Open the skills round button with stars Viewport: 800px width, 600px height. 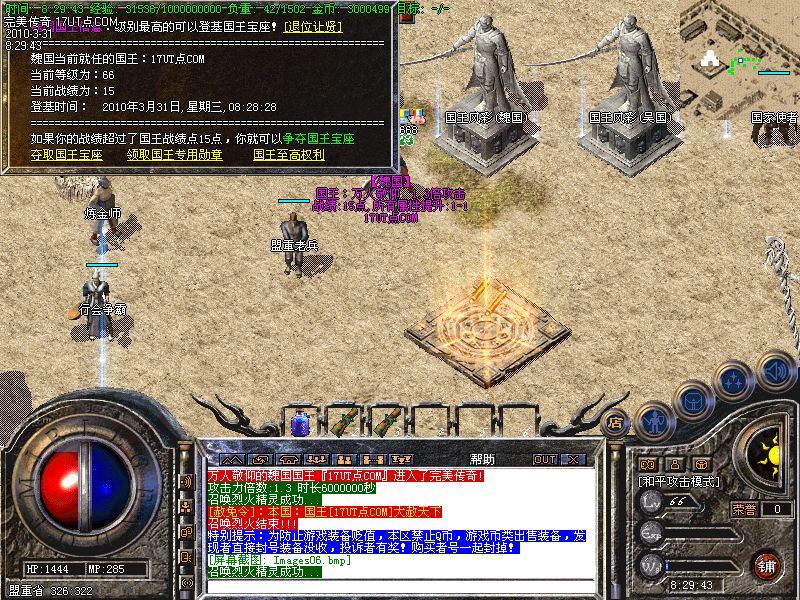click(x=735, y=380)
